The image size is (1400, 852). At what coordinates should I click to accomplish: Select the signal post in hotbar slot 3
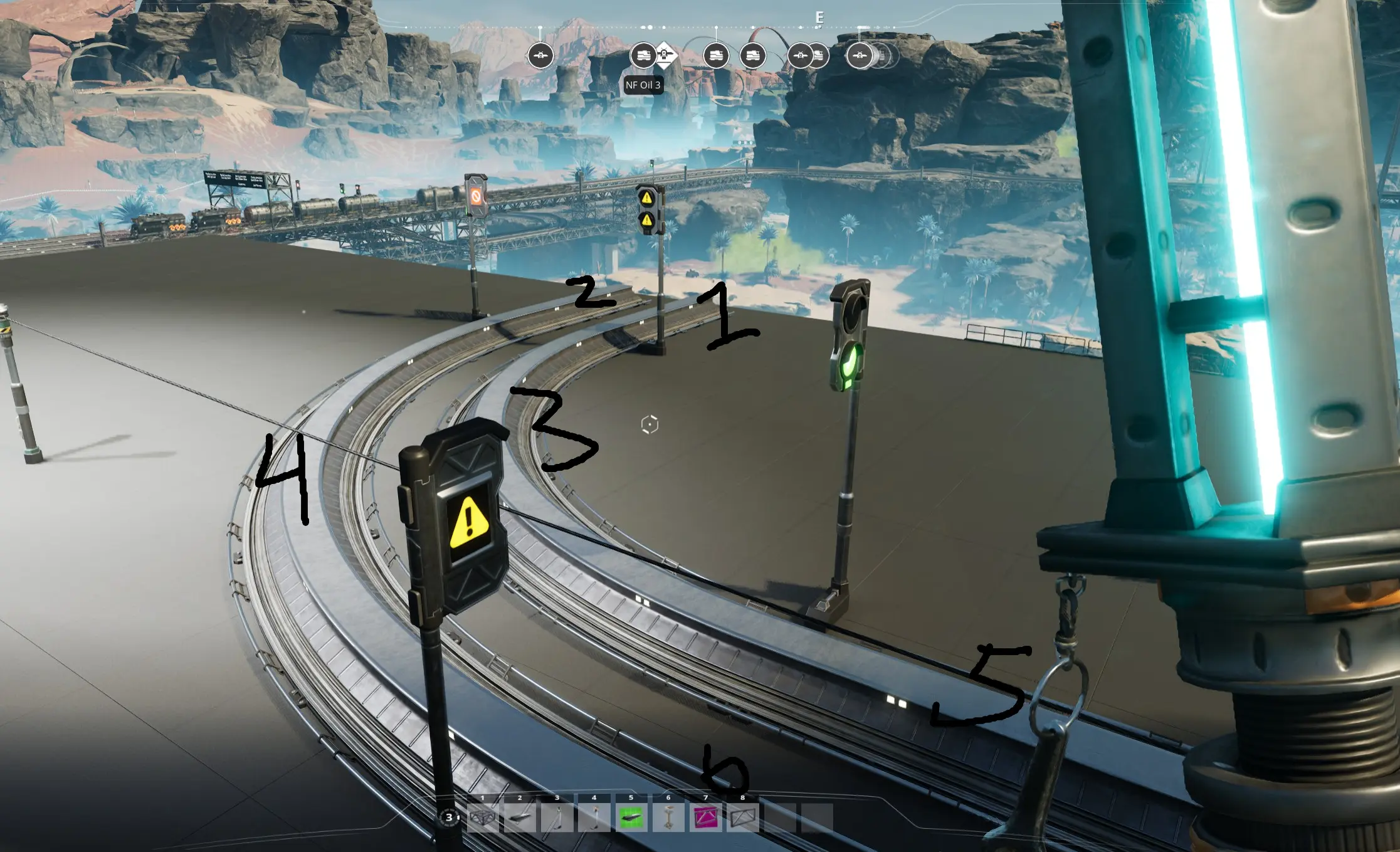coord(557,818)
